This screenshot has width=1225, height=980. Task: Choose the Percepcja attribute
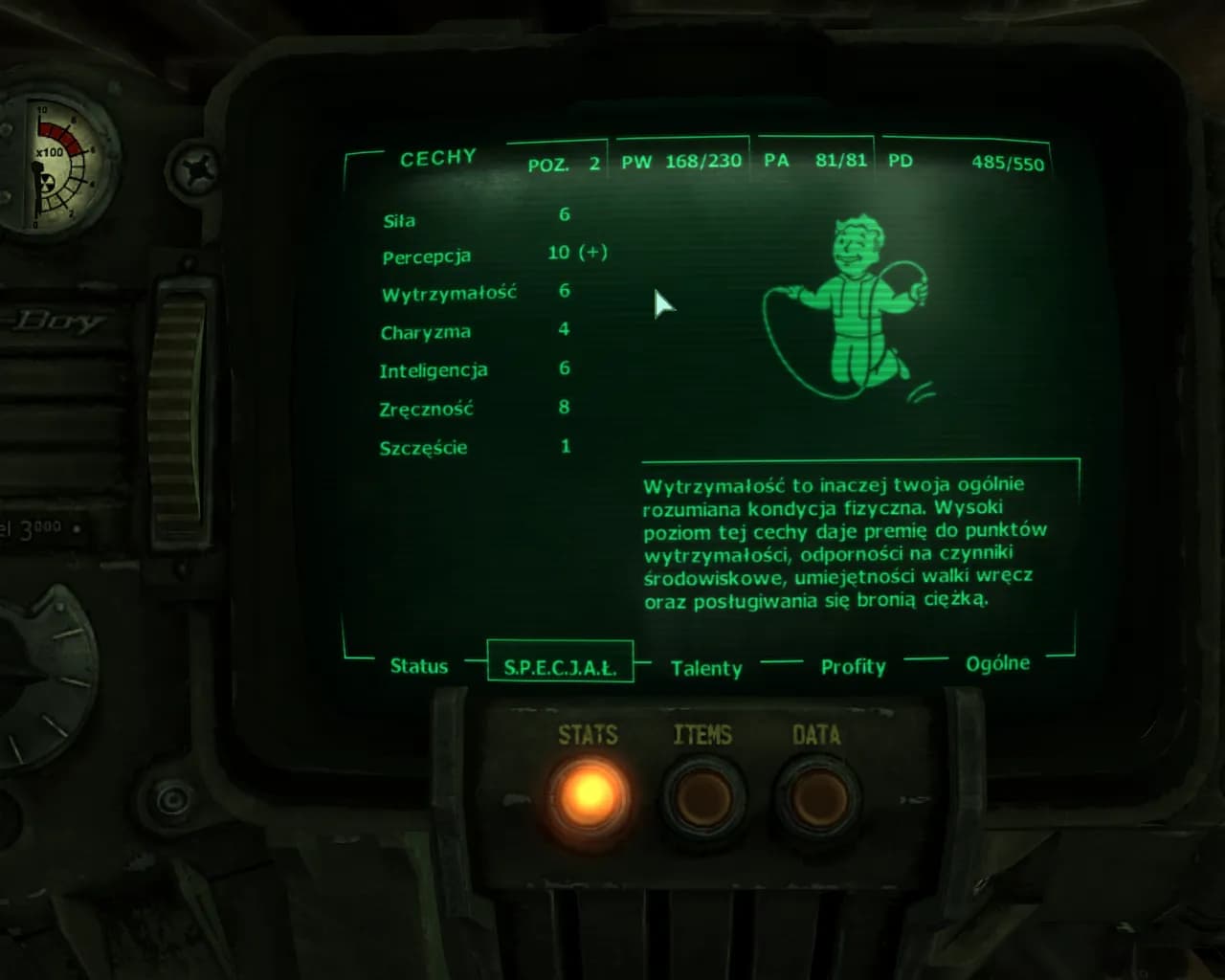pyautogui.click(x=426, y=256)
